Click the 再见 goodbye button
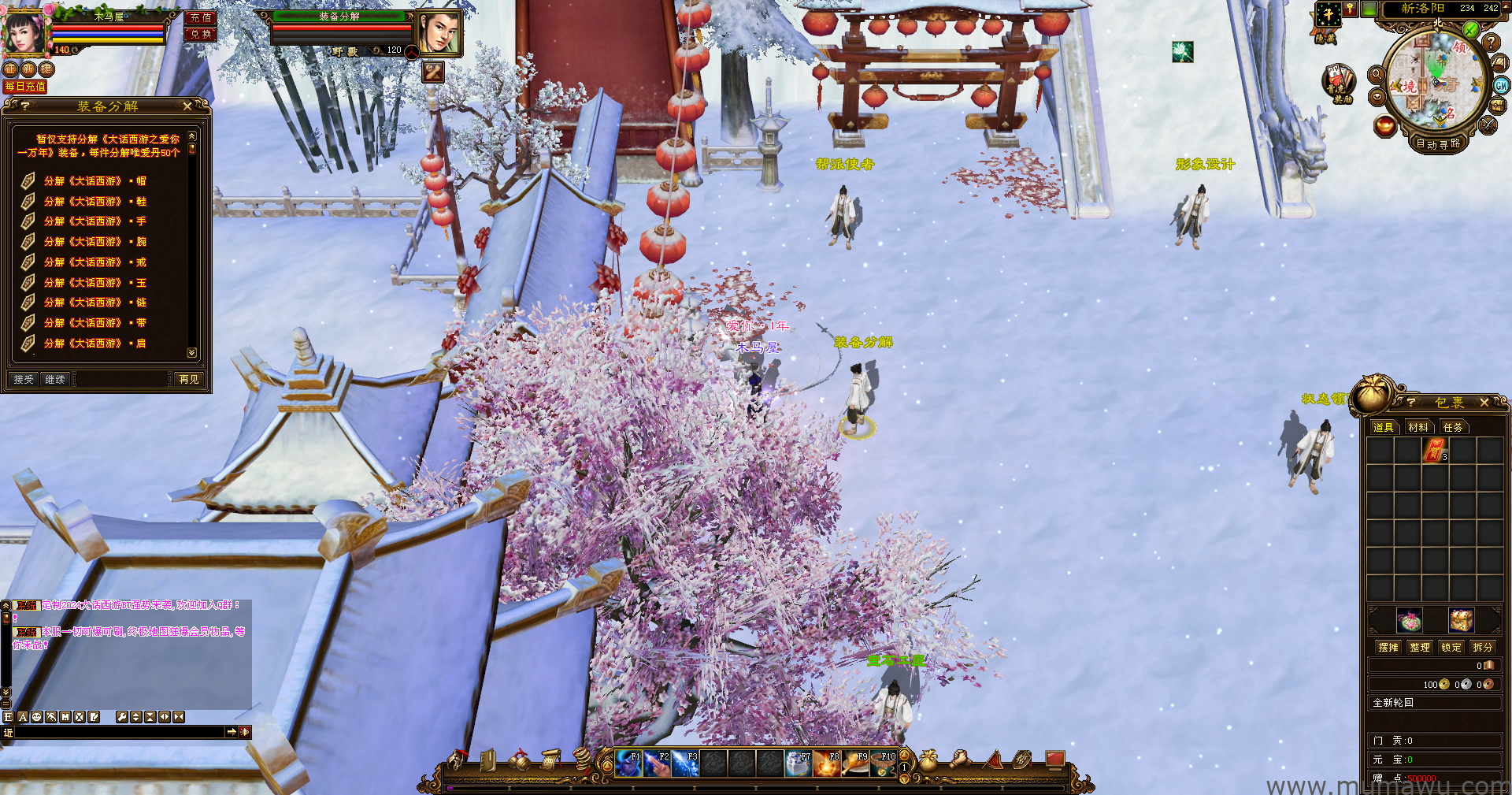The width and height of the screenshot is (1512, 795). click(x=189, y=380)
